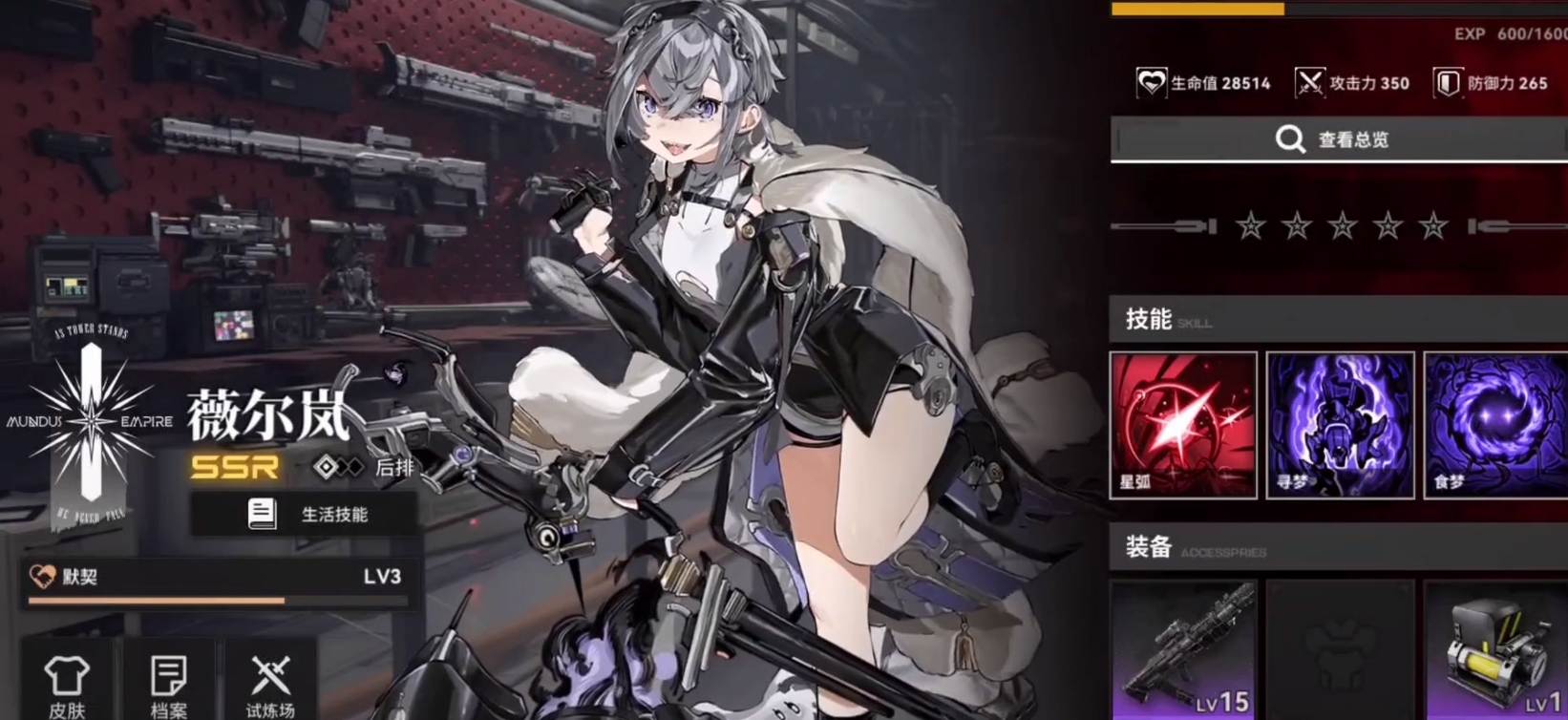1568x720 pixels.
Task: Open the 生活技能 life skills button
Action: point(304,515)
